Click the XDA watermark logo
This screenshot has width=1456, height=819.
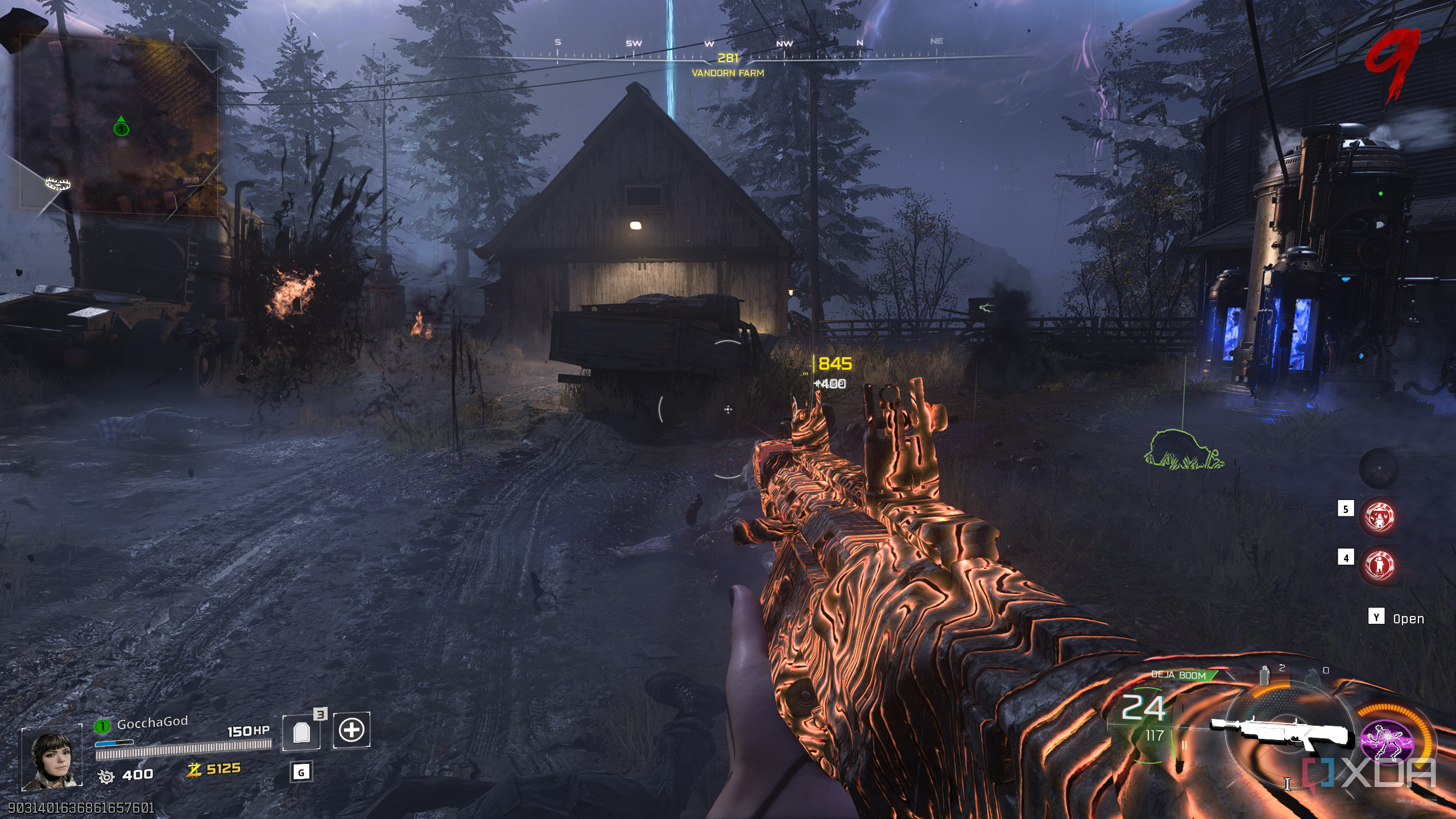1371,775
